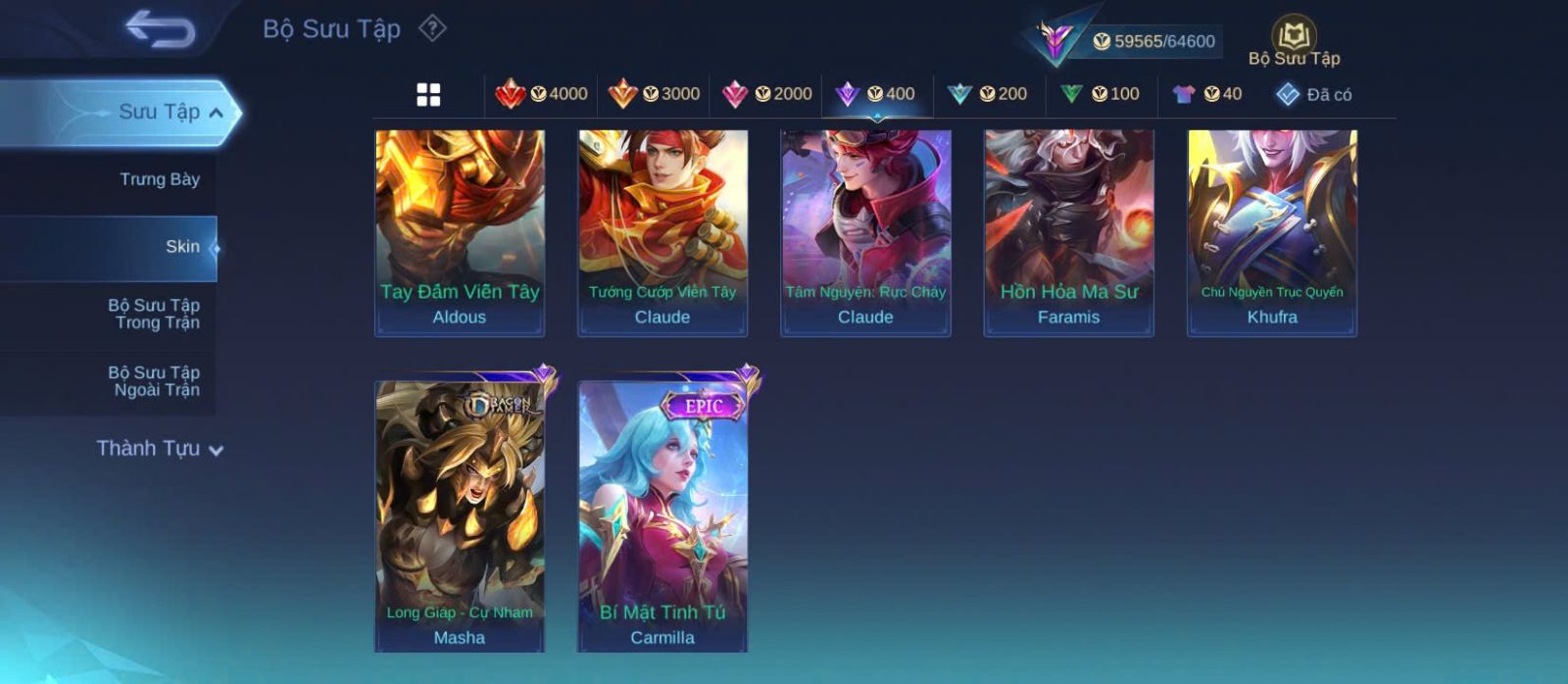Show owned skins with Đã có filter
Viewport: 1568px width, 684px height.
coord(1314,95)
